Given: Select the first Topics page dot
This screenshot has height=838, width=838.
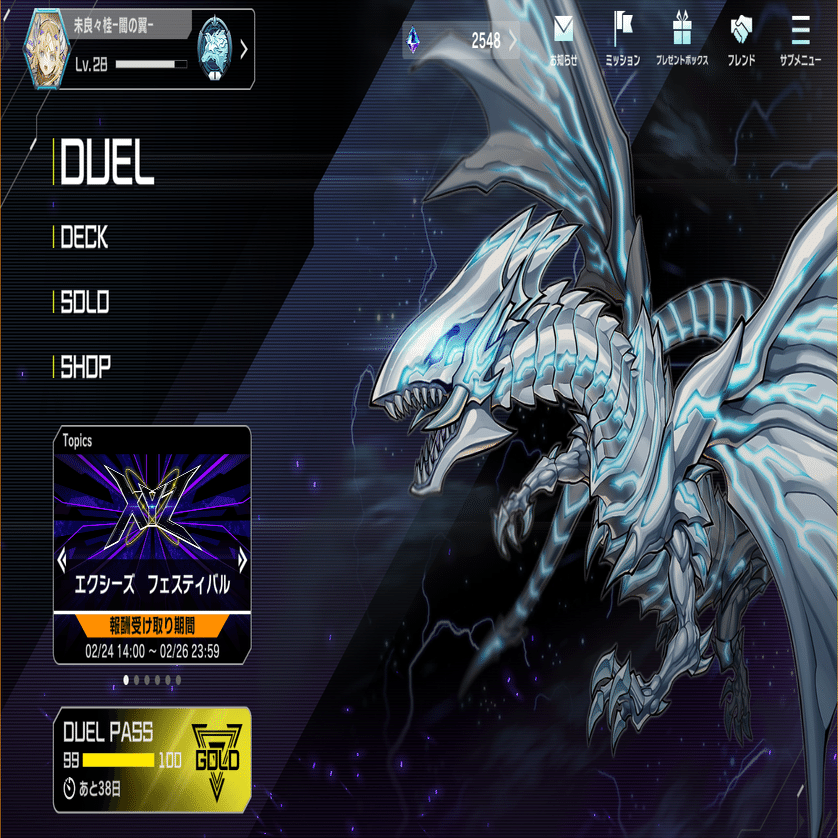Looking at the screenshot, I should coord(126,680).
